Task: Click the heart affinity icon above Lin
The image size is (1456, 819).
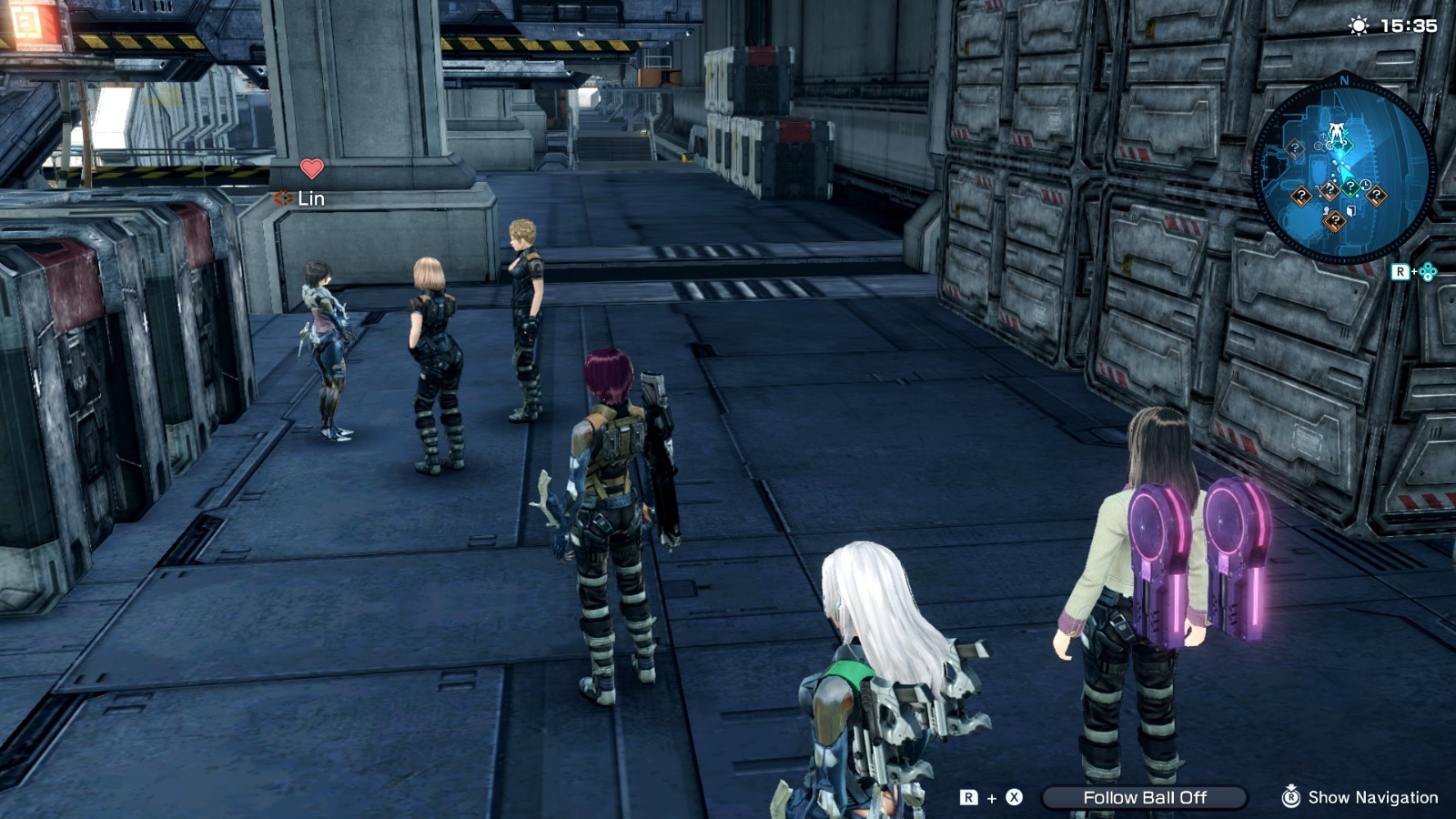Action: (312, 169)
